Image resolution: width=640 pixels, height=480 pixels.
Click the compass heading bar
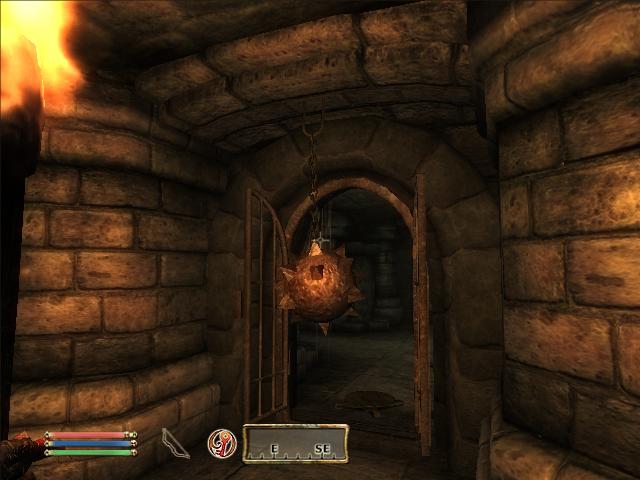click(x=295, y=443)
